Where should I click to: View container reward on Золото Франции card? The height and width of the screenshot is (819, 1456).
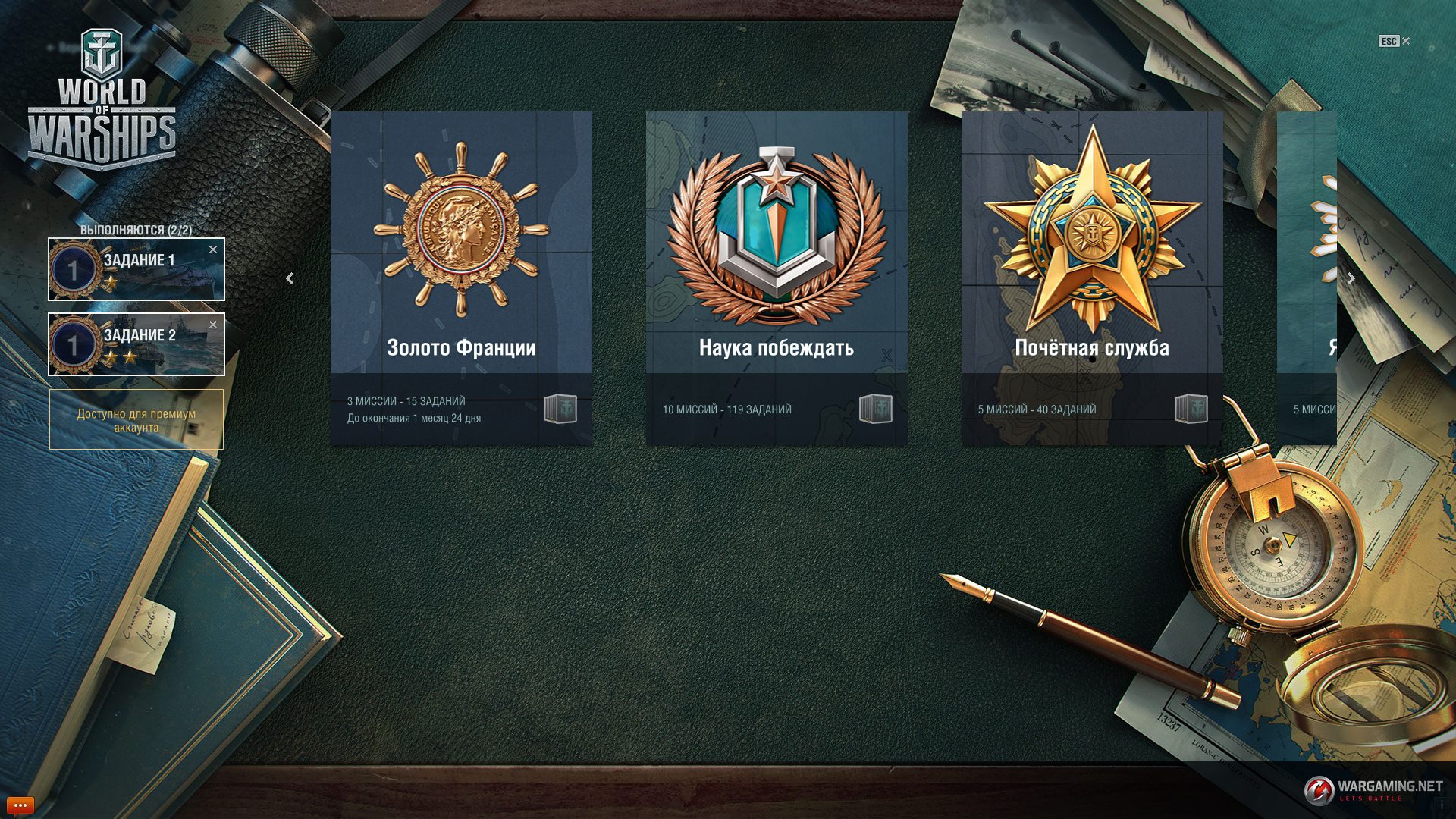(560, 409)
